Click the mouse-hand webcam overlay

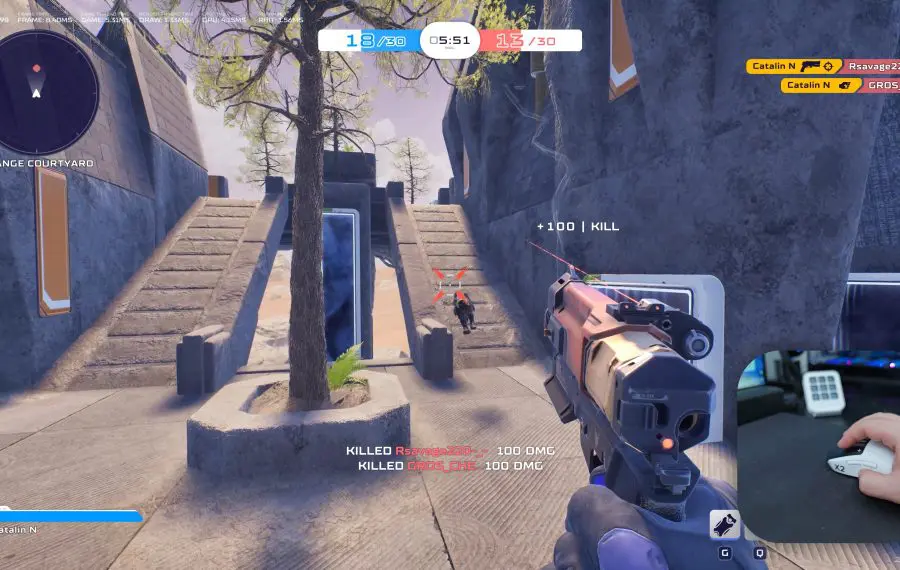click(x=820, y=445)
